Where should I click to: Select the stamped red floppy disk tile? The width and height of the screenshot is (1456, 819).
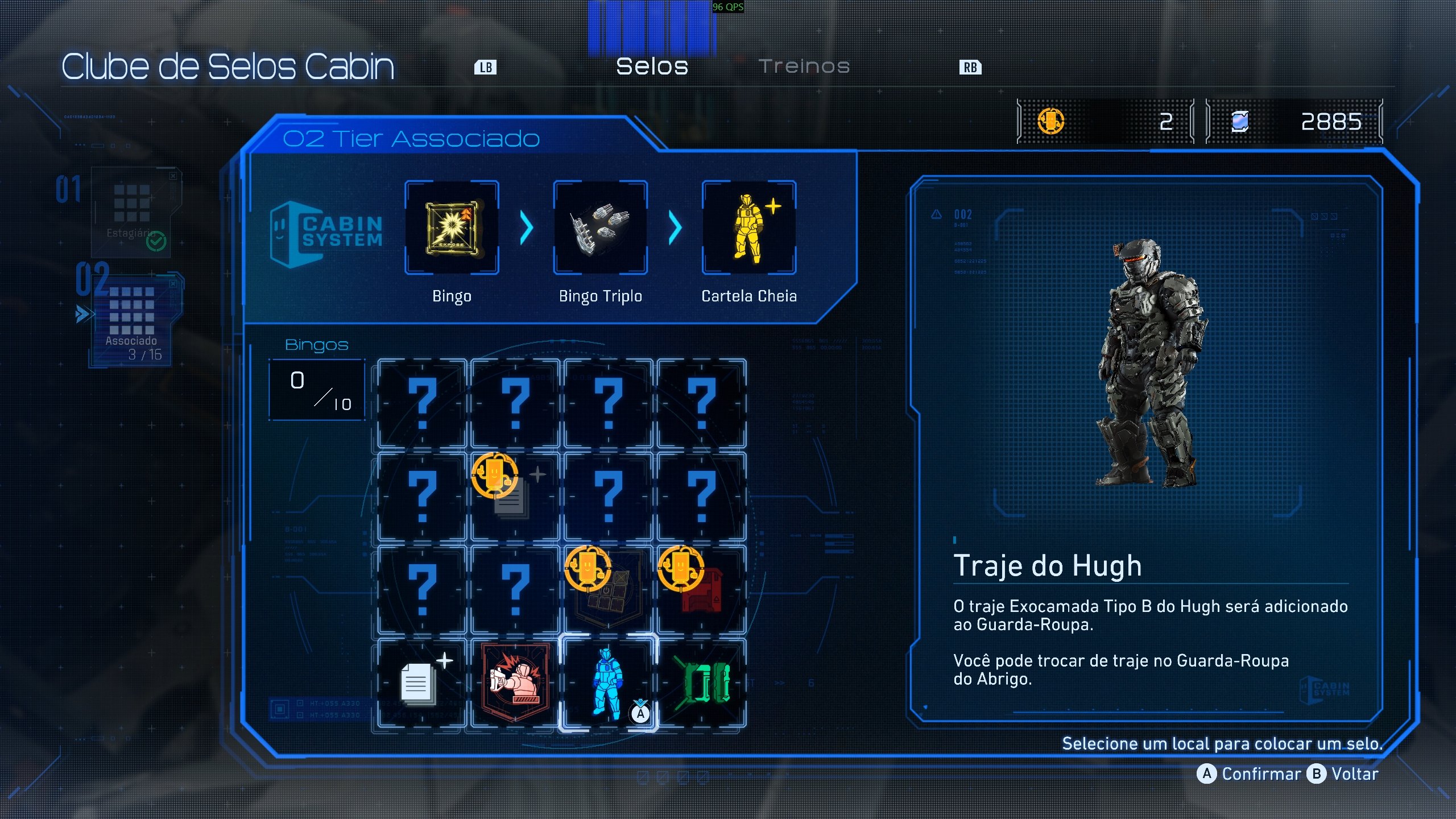(x=701, y=589)
